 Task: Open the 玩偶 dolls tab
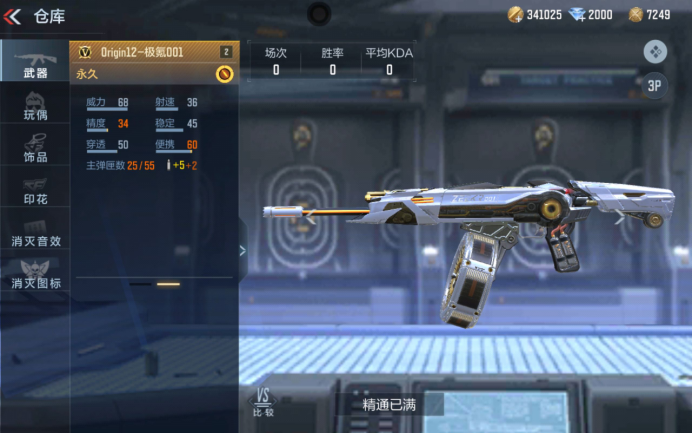click(35, 105)
